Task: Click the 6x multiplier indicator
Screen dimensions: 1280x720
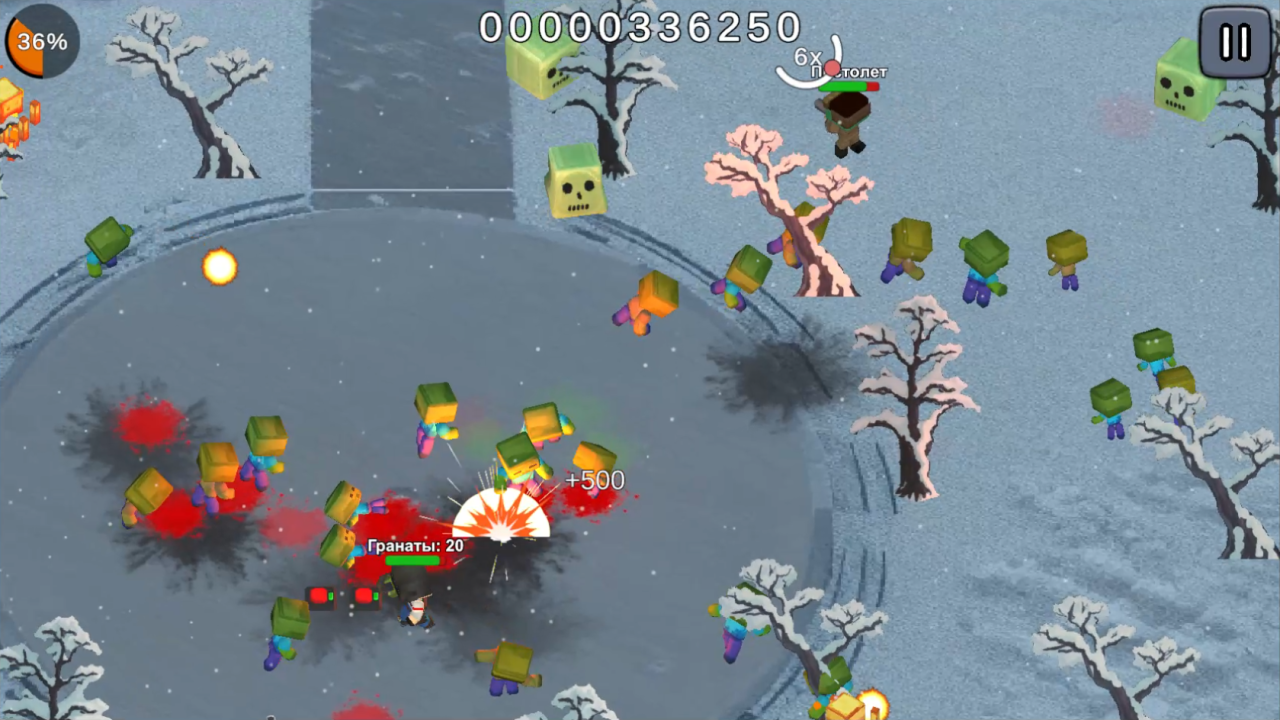Action: [x=805, y=58]
